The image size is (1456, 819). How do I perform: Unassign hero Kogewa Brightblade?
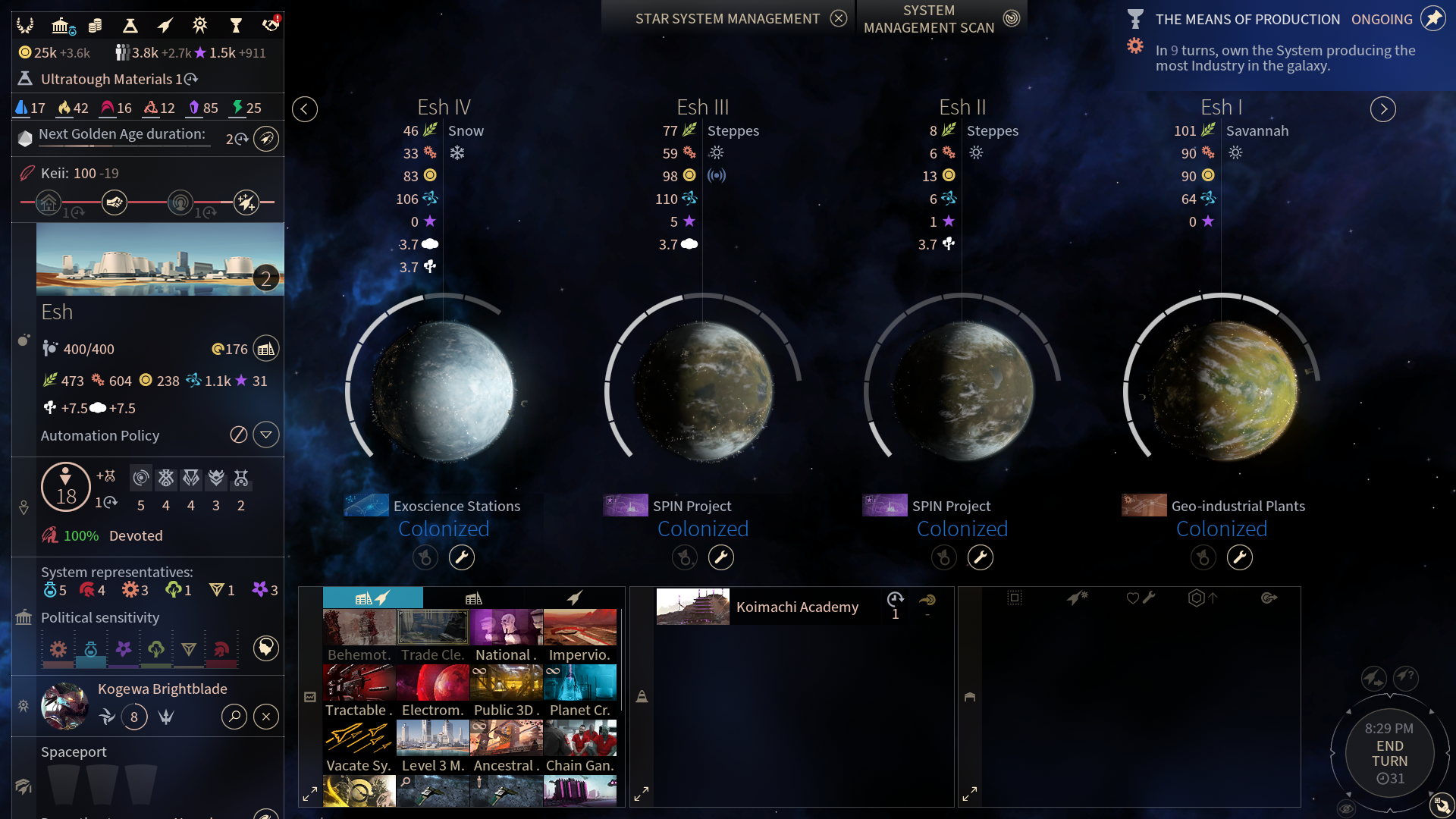coord(266,717)
